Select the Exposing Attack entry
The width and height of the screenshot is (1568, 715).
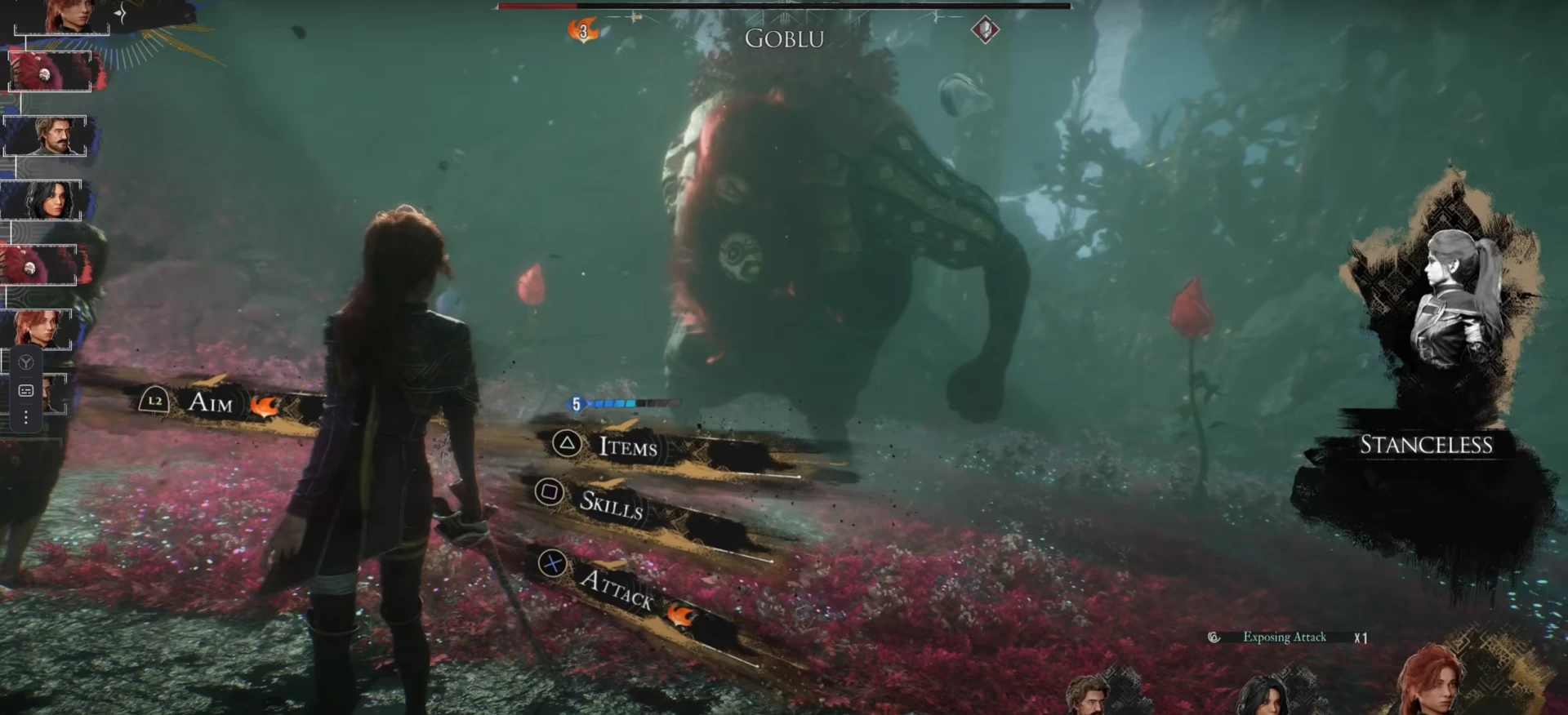click(x=1284, y=637)
